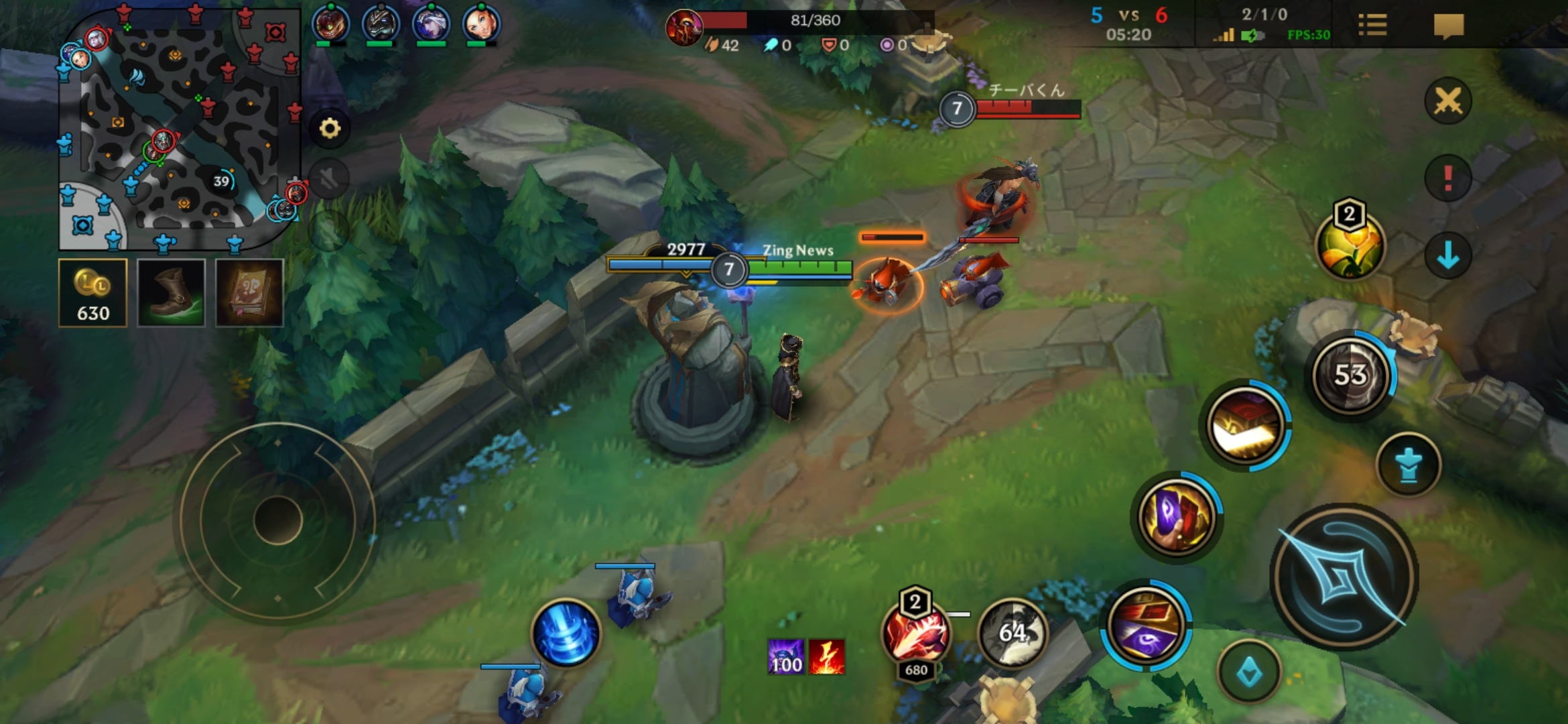Open the scoreboard list icon
Screen dimensions: 1568x724
coord(1372,25)
